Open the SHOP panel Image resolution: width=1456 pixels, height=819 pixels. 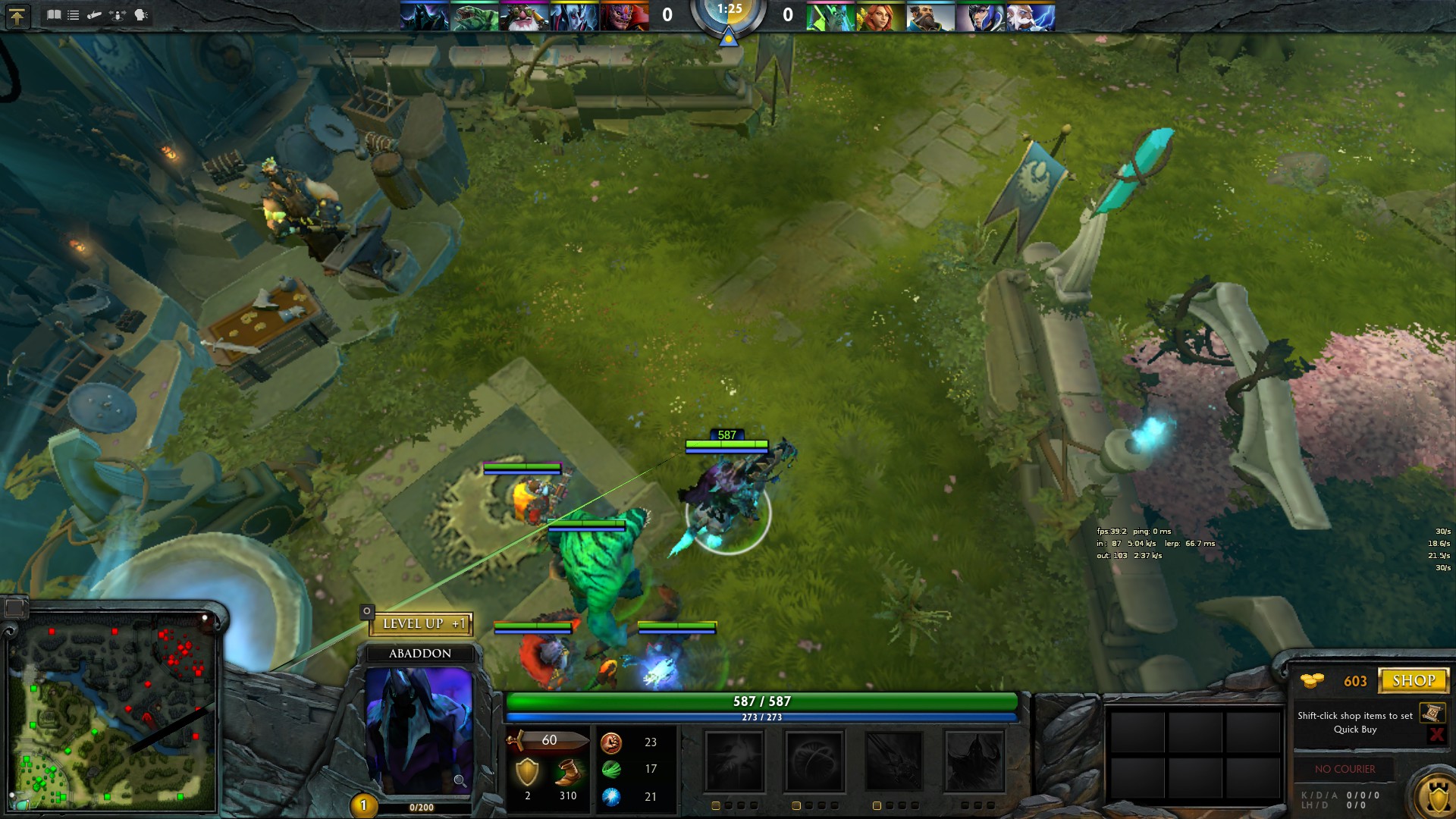1413,680
